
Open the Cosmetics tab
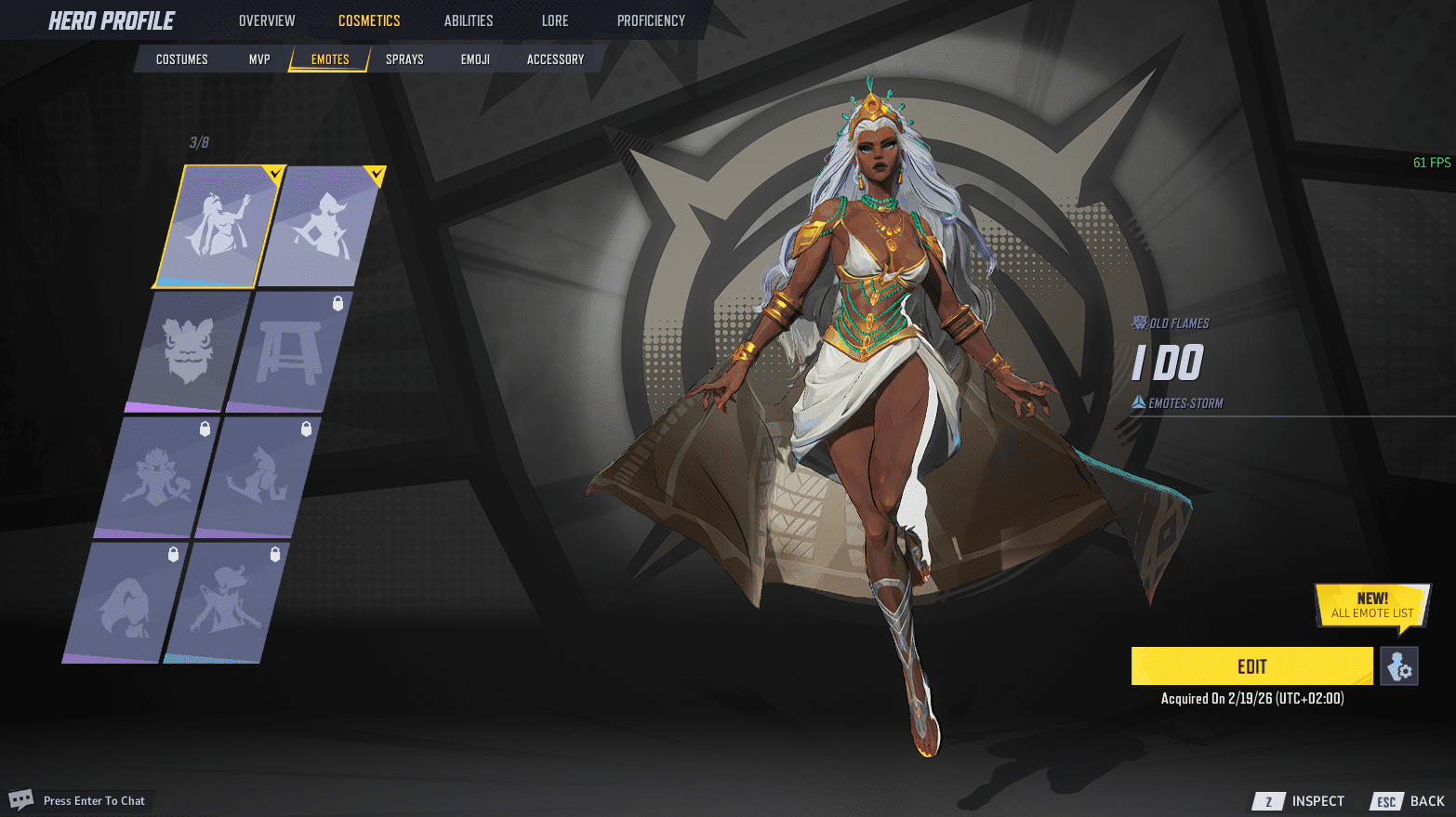coord(369,20)
